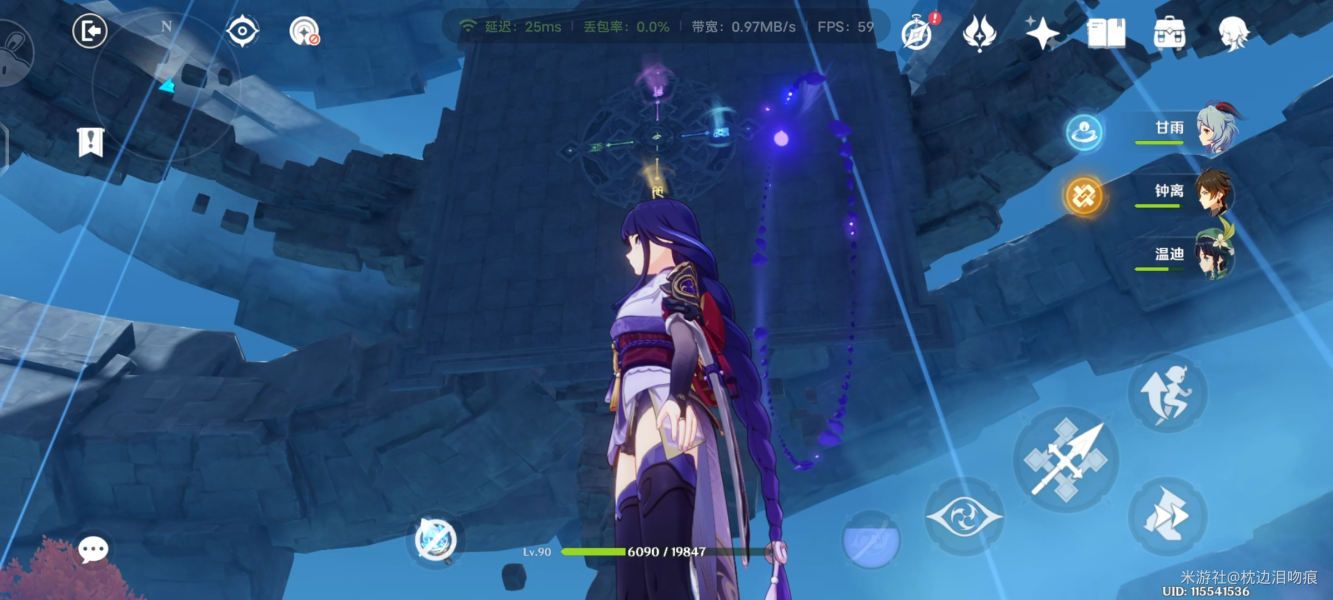Open the chat bubble
Viewport: 1333px width, 600px height.
(x=94, y=549)
